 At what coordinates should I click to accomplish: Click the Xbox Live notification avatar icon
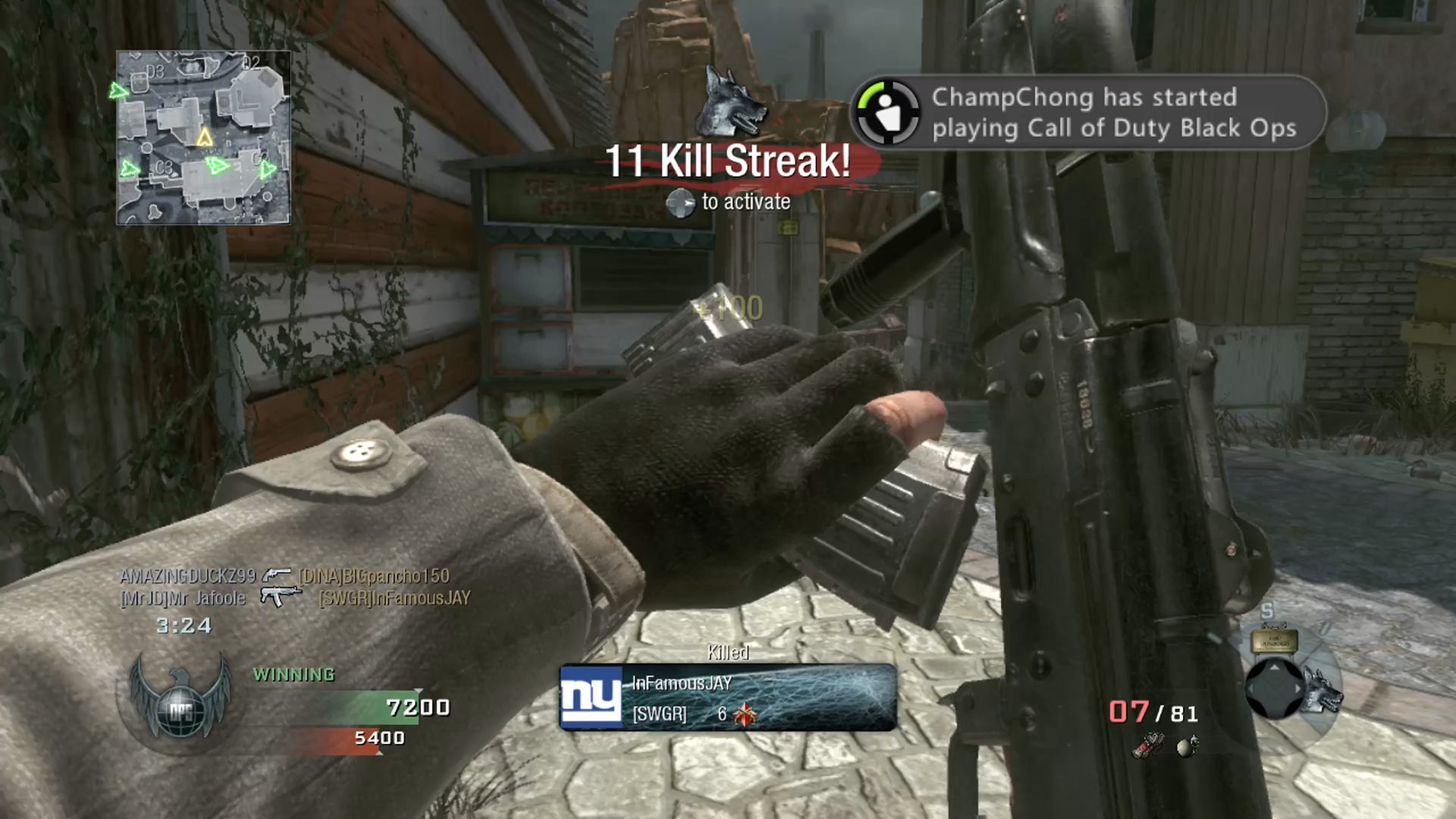889,111
